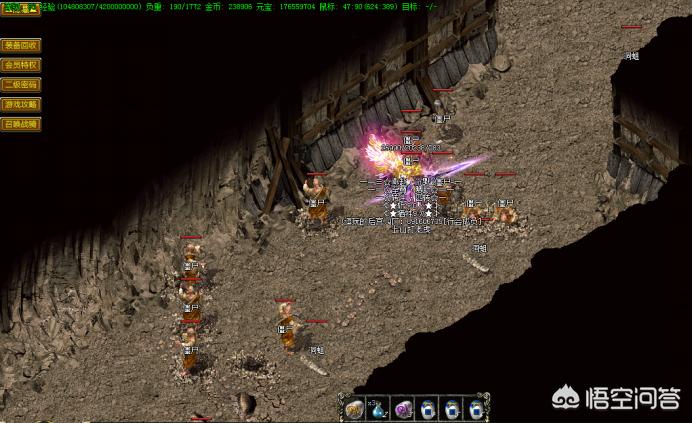Open the 会员特权 VIP privileges panel

point(21,65)
